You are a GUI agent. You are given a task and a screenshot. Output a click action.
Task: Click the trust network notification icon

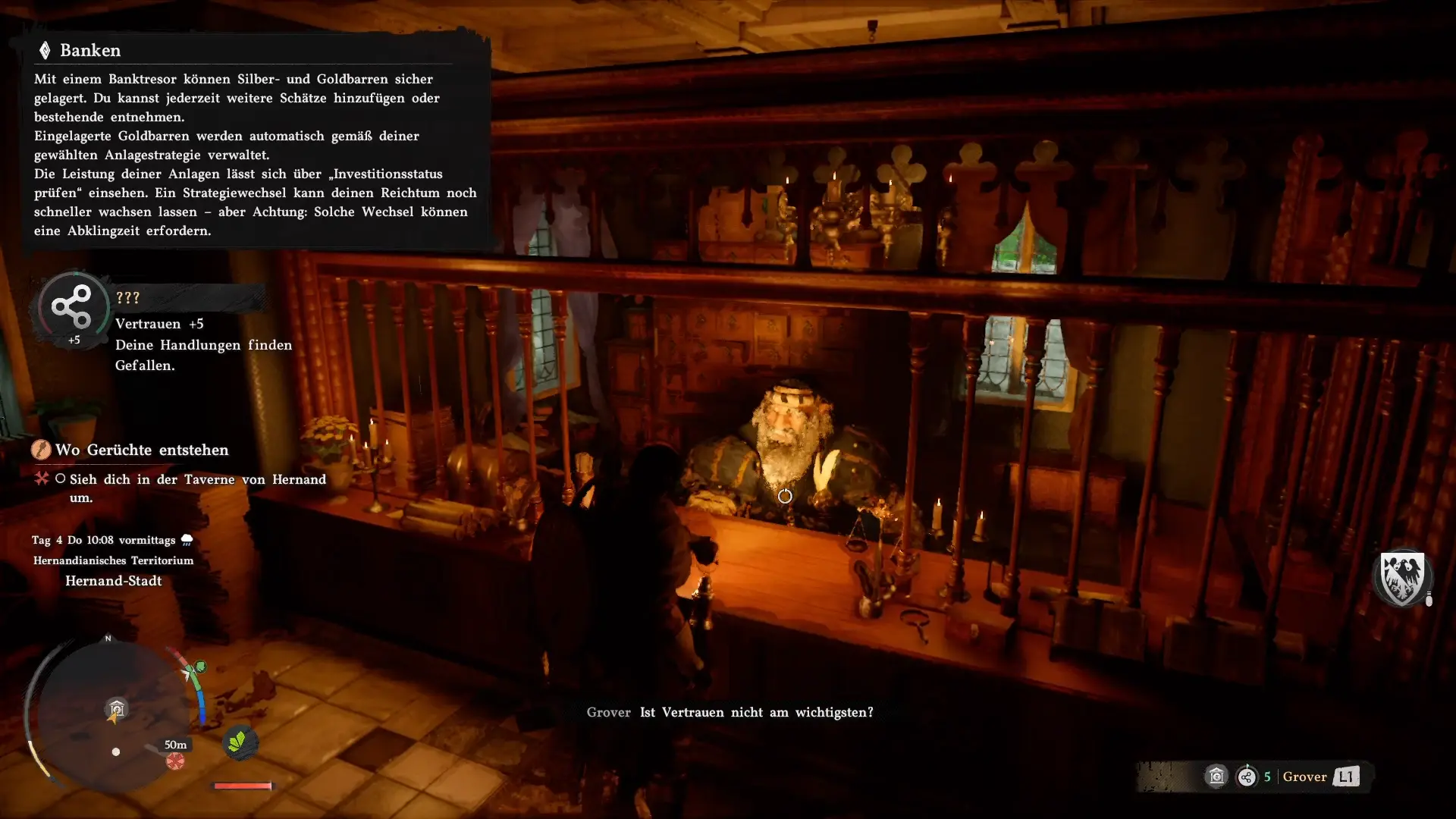click(x=72, y=306)
